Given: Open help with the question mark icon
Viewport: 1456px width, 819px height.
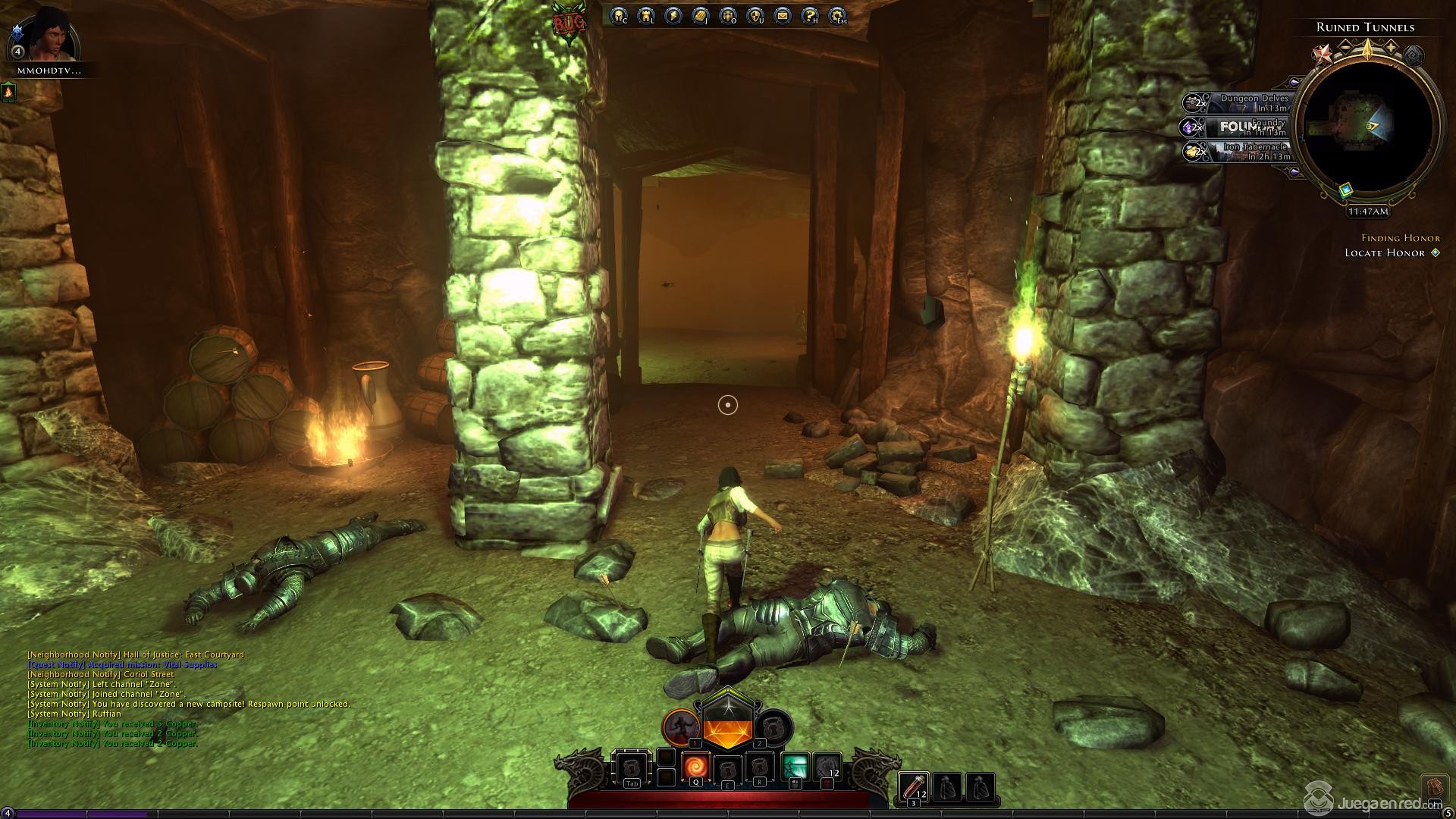Looking at the screenshot, I should coord(809,15).
